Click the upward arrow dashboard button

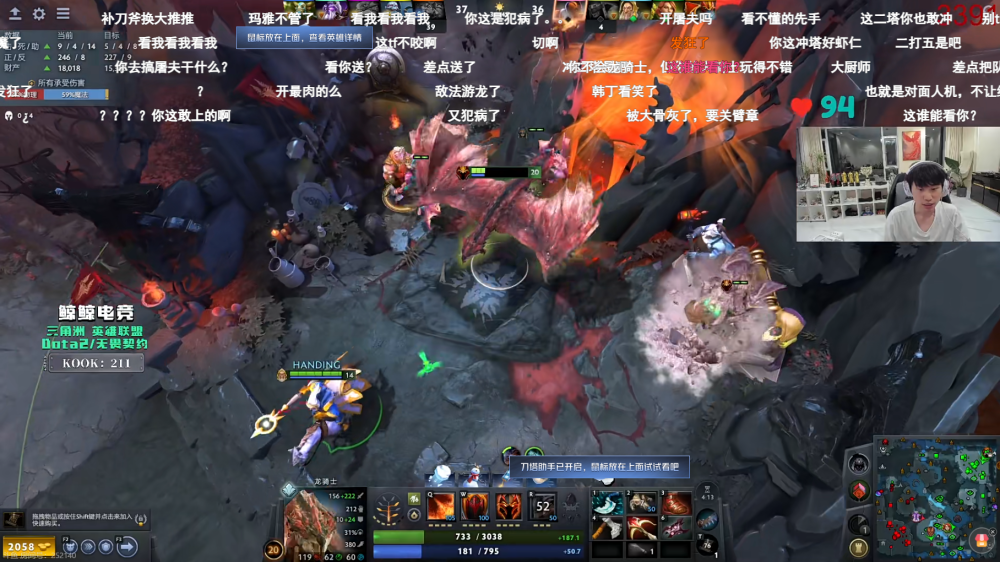point(15,14)
